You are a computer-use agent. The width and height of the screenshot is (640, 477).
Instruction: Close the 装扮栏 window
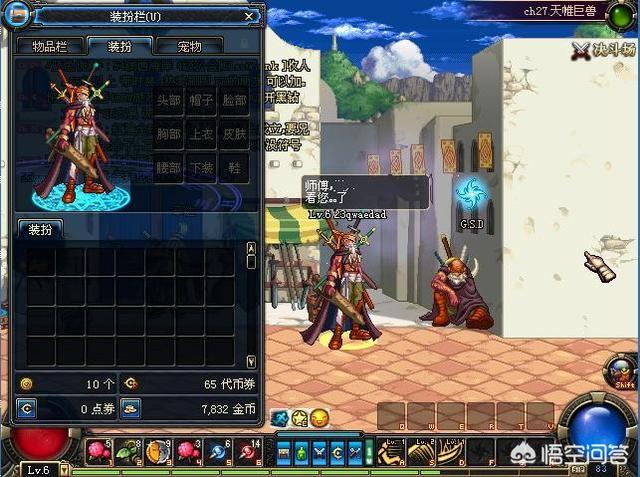248,16
